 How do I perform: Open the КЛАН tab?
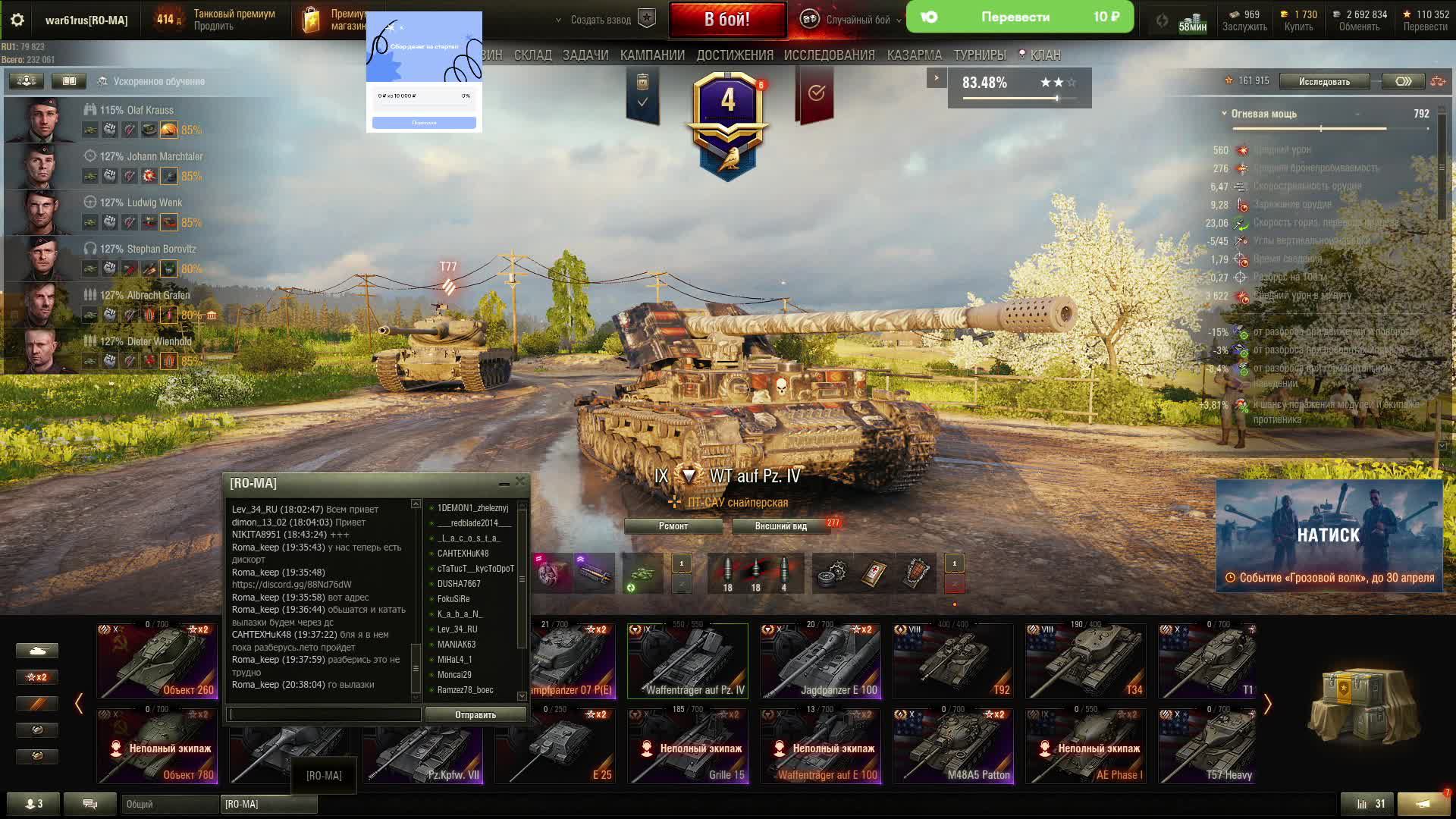pyautogui.click(x=1044, y=55)
